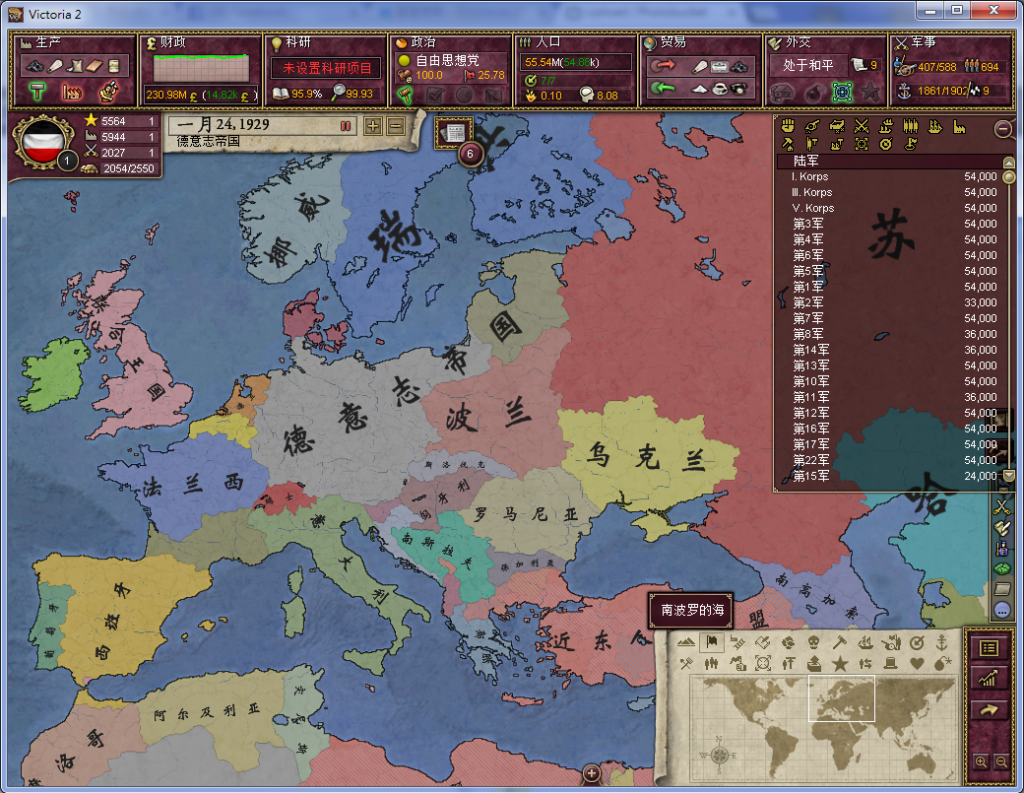Decrease game speed with the minus button
Image resolution: width=1024 pixels, height=793 pixels.
point(395,126)
